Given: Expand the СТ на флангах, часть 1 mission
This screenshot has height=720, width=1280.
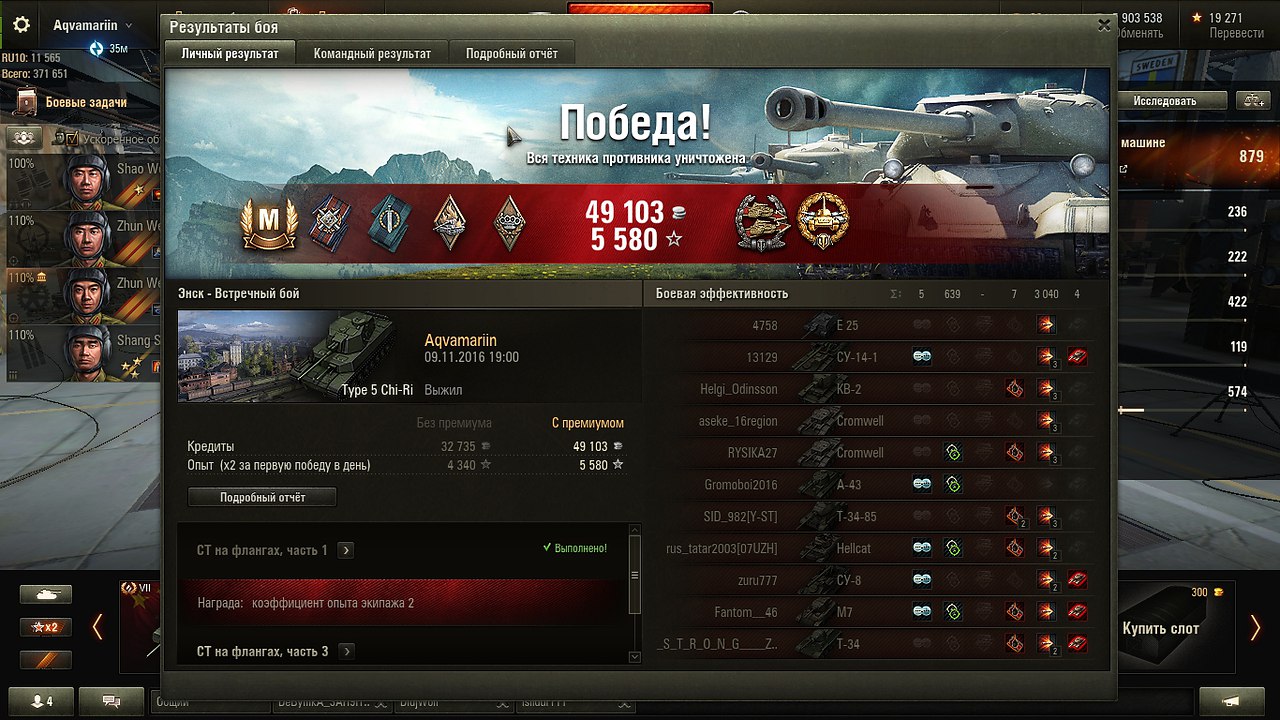Looking at the screenshot, I should [x=346, y=550].
